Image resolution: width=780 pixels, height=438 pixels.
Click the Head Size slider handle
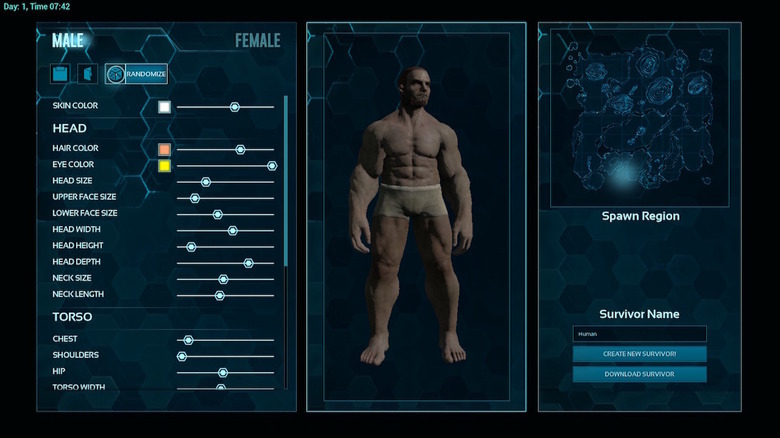click(x=206, y=182)
